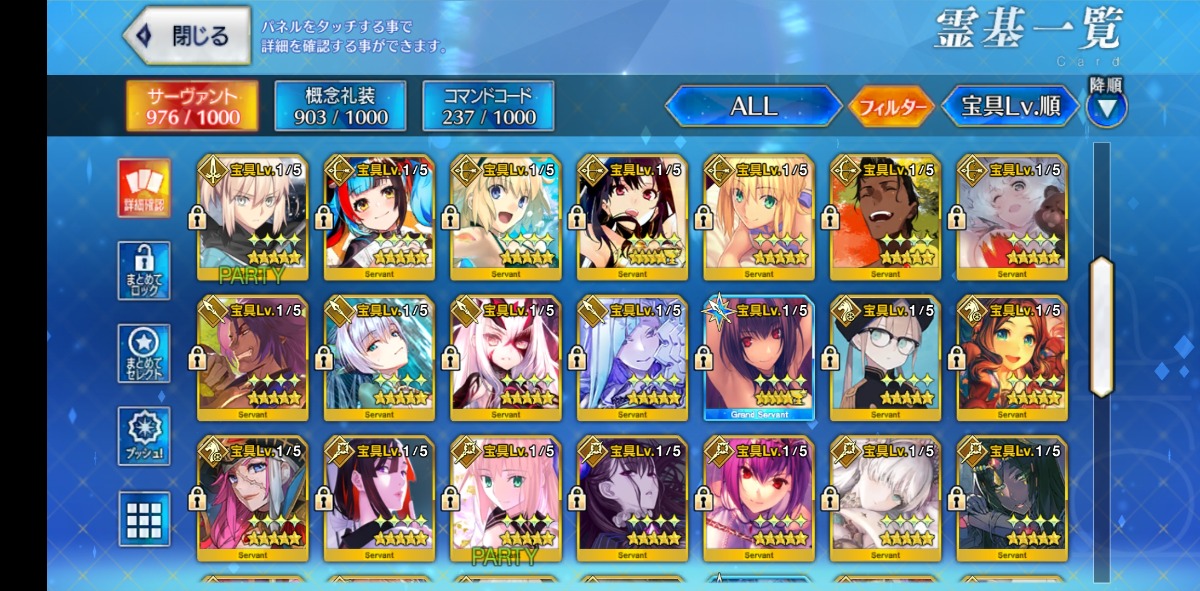Open the フィルター filter options
Image resolution: width=1200 pixels, height=591 pixels.
coord(890,107)
